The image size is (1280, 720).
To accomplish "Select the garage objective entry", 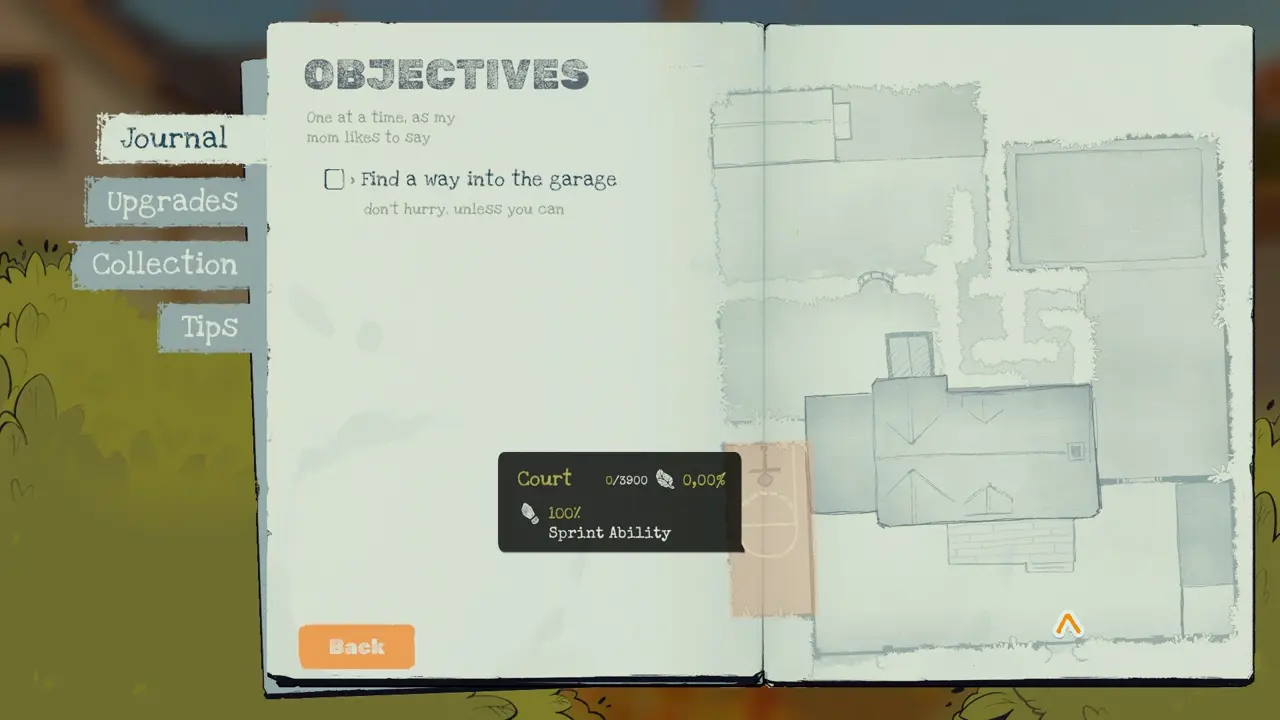I will (x=487, y=180).
